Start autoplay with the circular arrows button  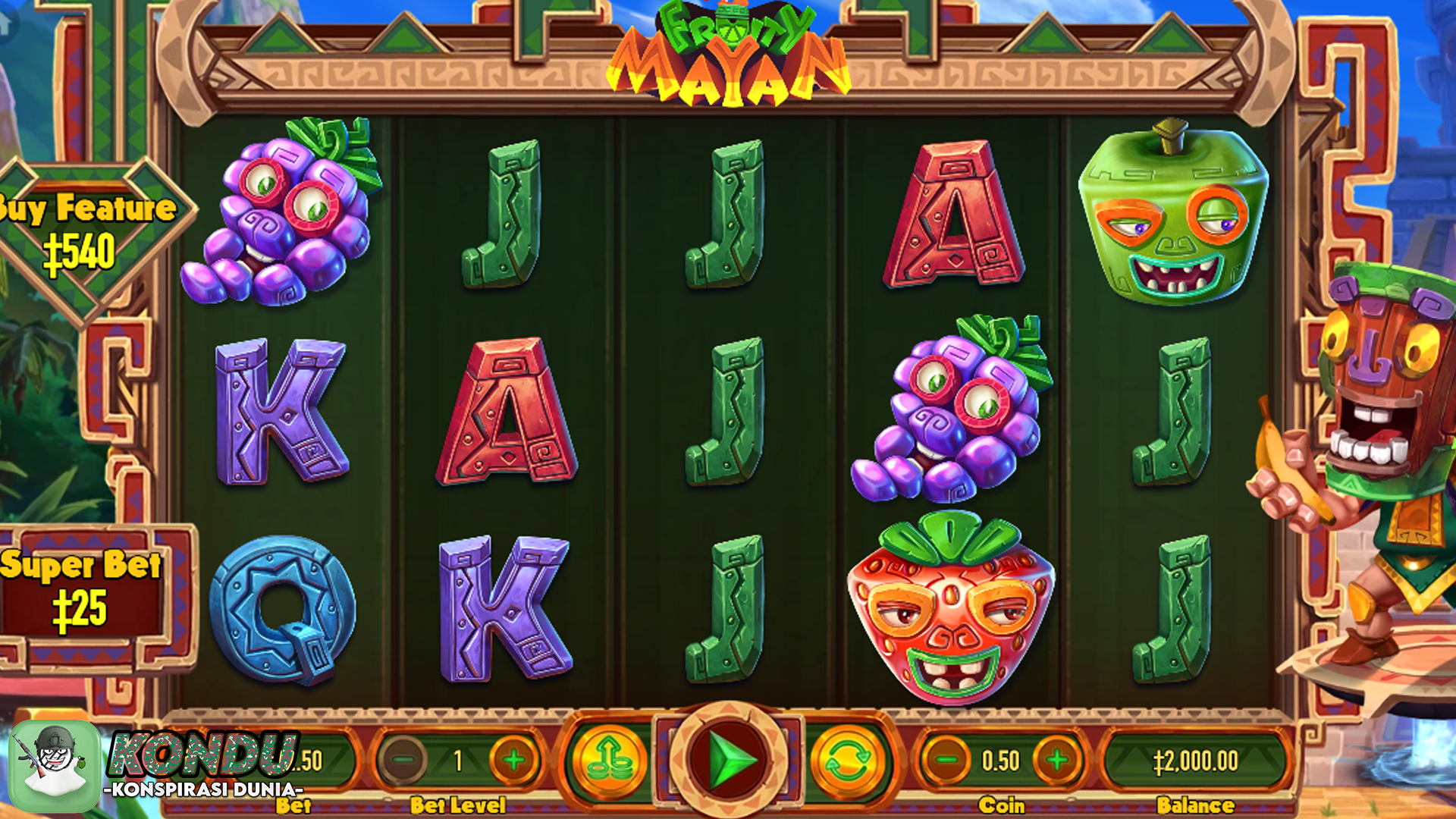click(x=847, y=761)
